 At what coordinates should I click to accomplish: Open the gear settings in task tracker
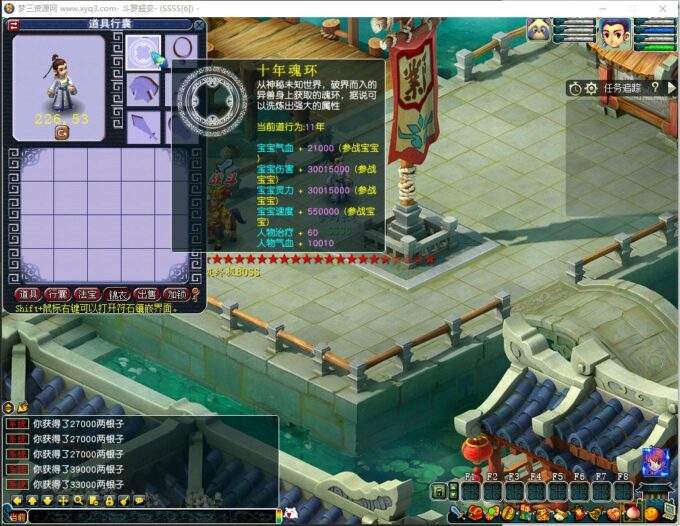click(x=590, y=88)
